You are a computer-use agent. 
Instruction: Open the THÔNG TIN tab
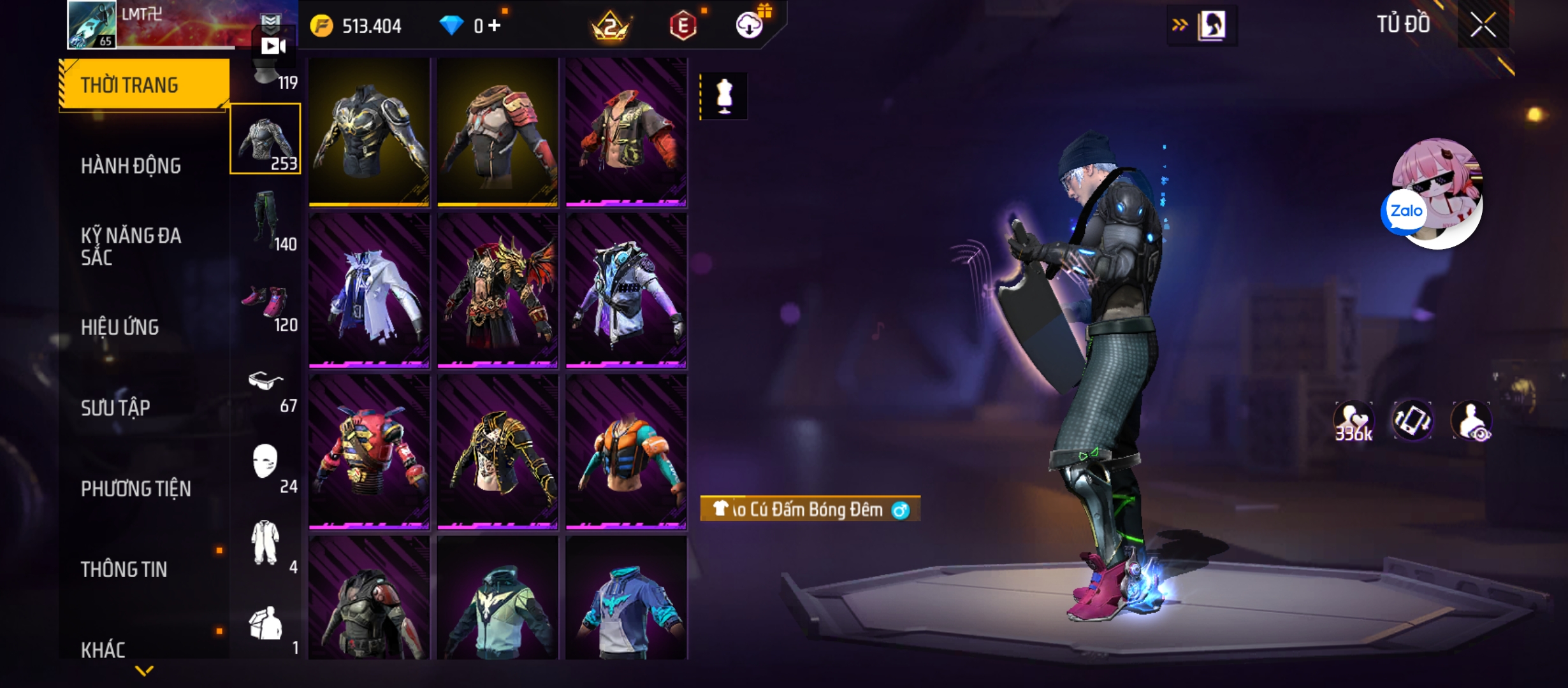[124, 569]
